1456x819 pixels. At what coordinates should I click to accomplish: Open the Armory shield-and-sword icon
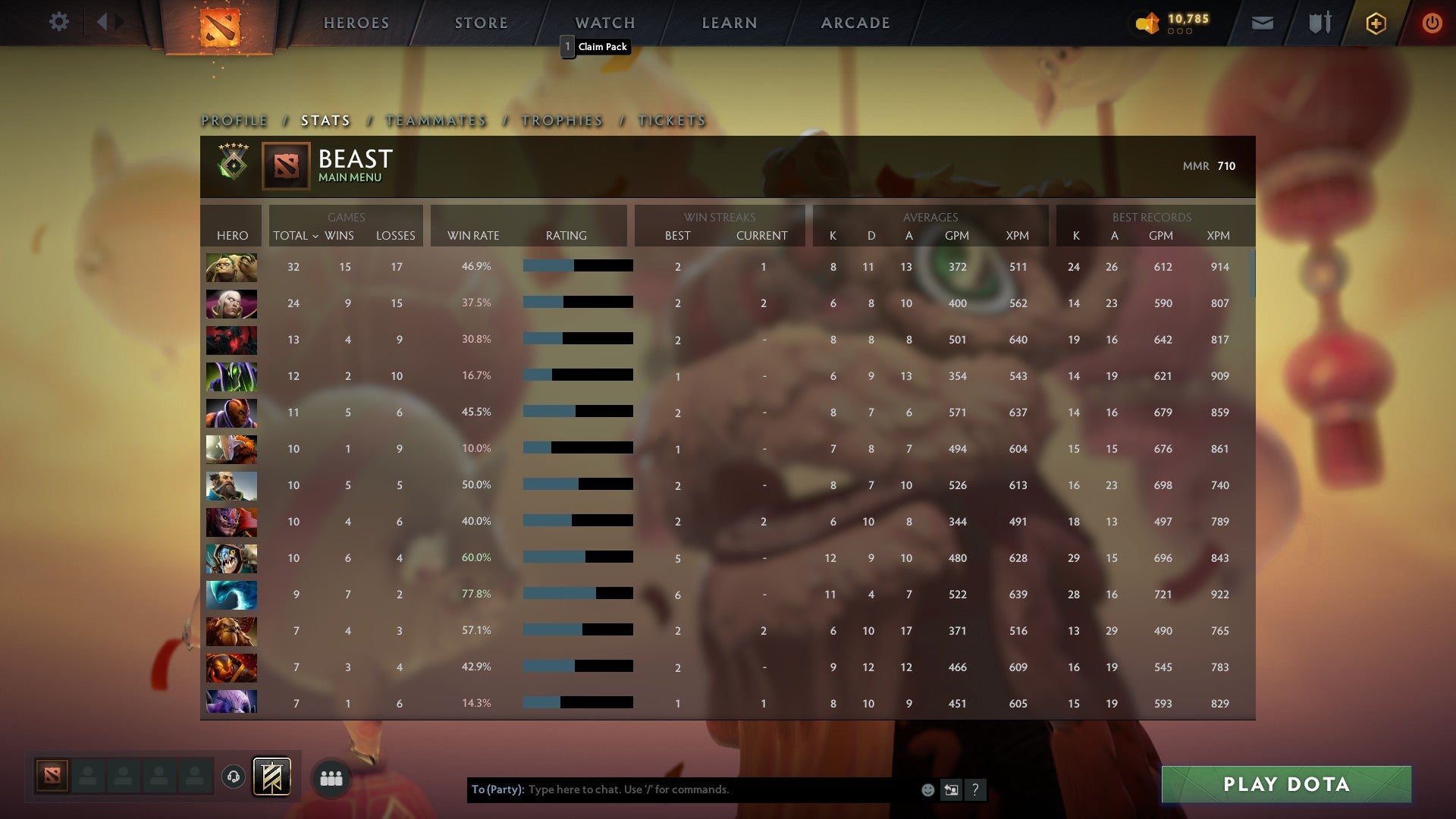tap(1319, 22)
